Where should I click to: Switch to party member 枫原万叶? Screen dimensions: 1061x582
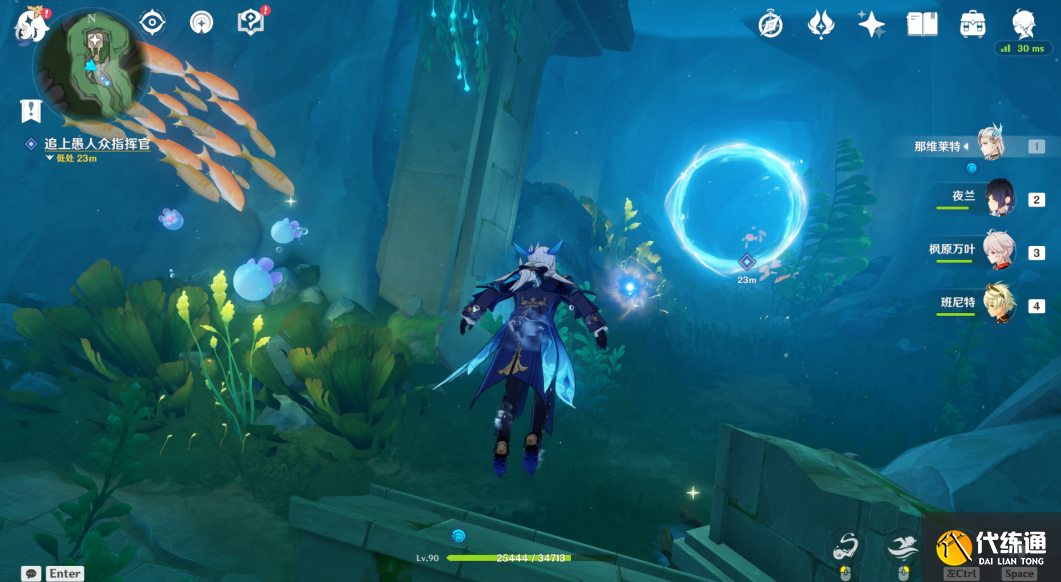click(998, 252)
